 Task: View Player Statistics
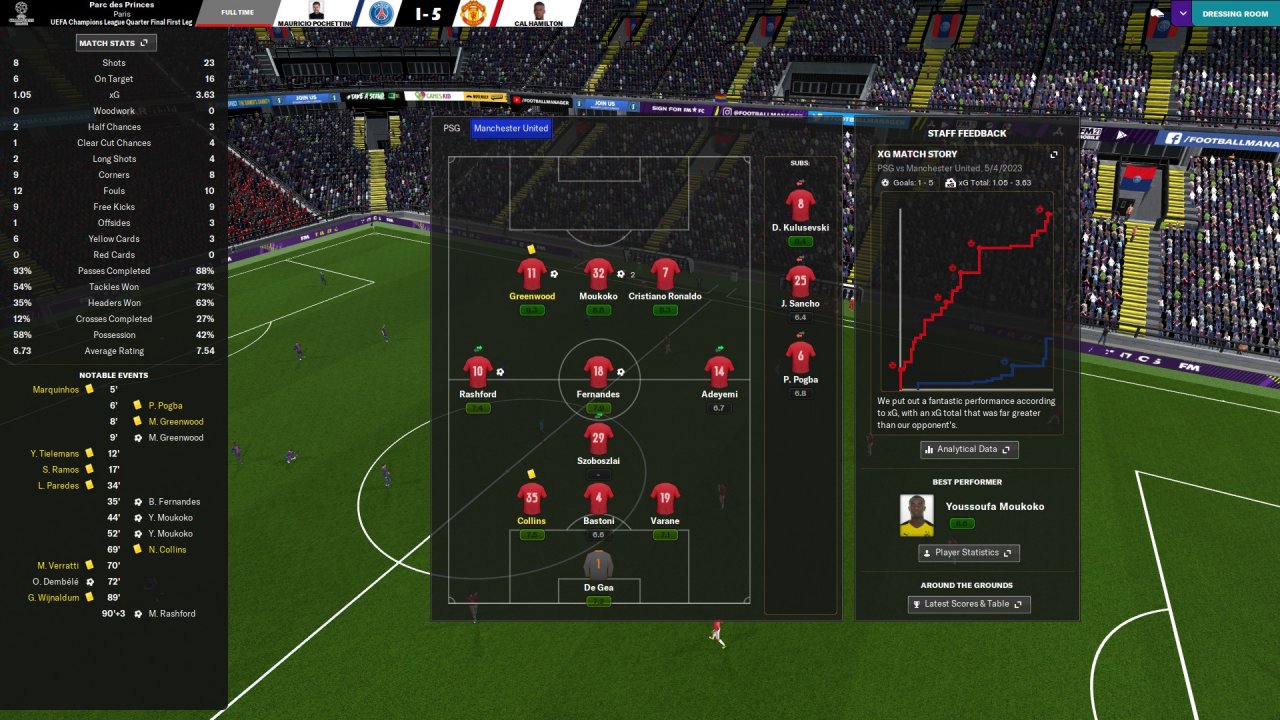coord(969,553)
